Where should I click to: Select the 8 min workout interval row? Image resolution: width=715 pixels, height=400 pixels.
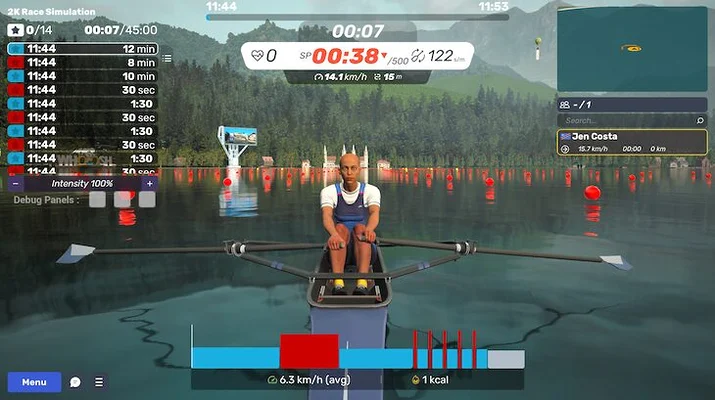[x=83, y=62]
